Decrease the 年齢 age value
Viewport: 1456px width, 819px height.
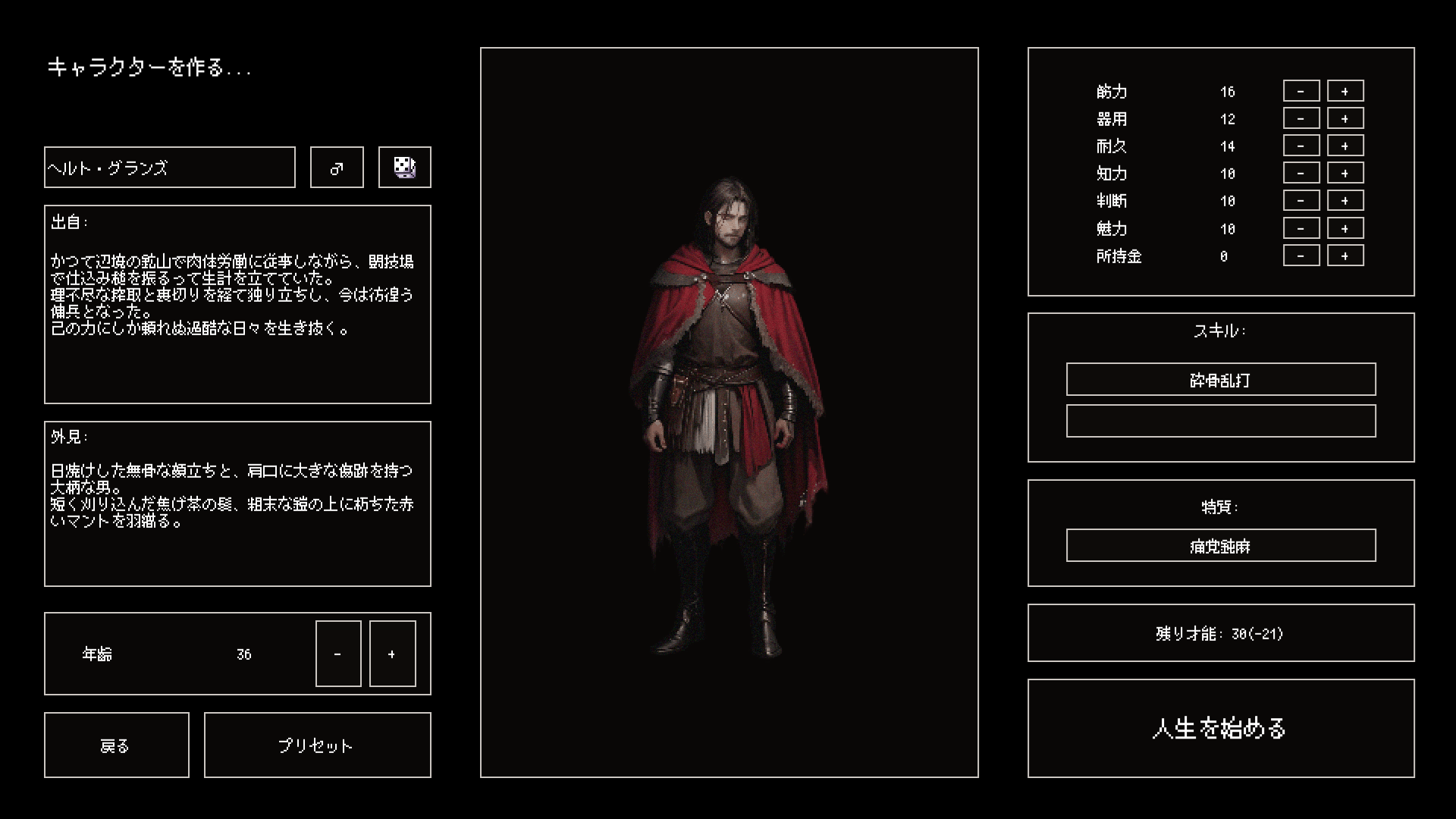pyautogui.click(x=338, y=654)
